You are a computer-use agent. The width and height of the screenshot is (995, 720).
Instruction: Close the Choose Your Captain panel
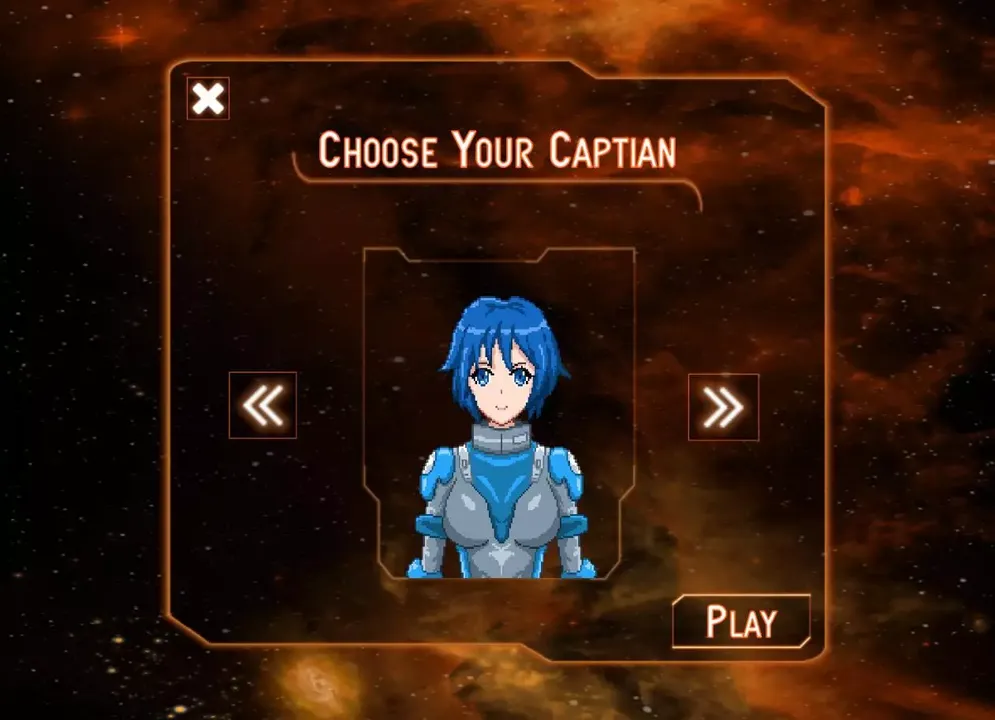pyautogui.click(x=208, y=99)
